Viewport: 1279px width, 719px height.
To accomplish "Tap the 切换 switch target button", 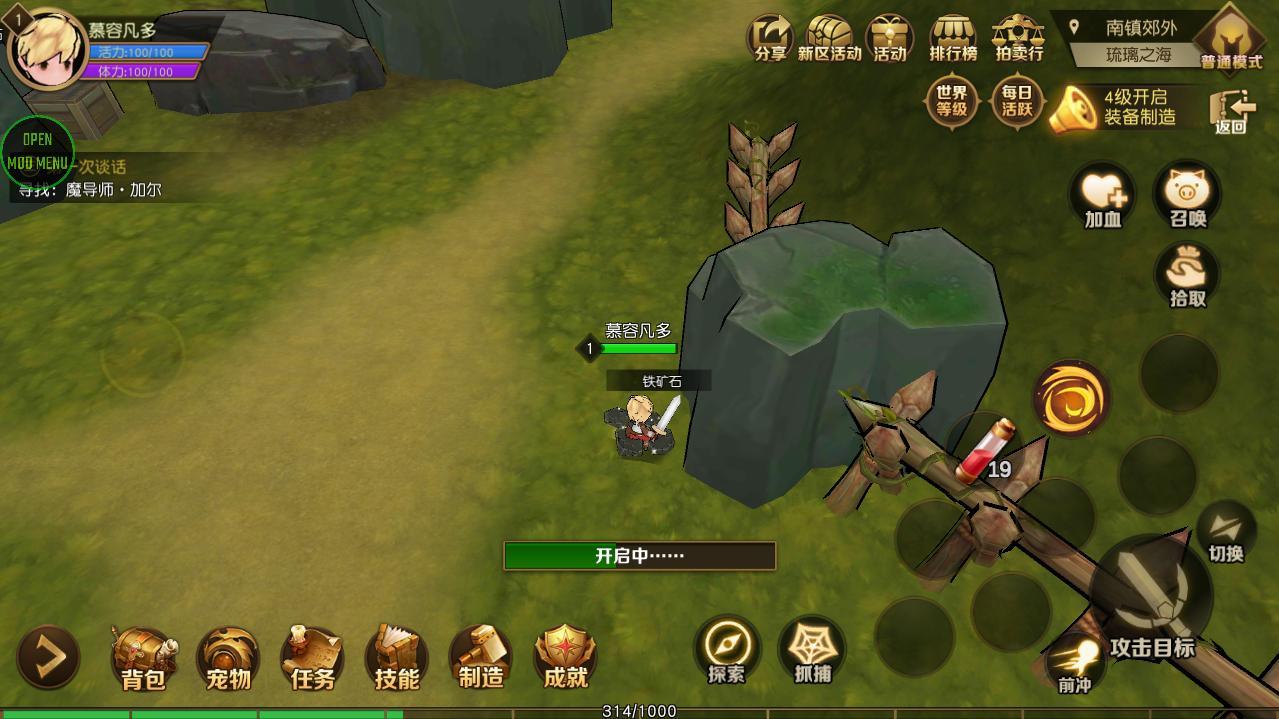I will pyautogui.click(x=1225, y=532).
